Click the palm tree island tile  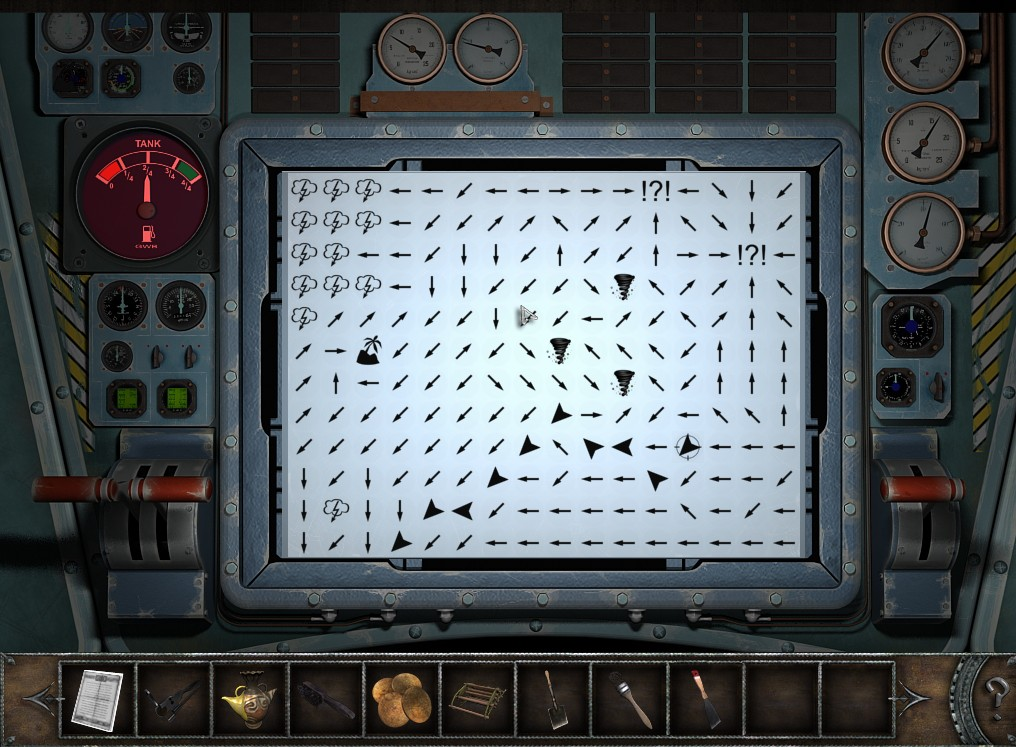(369, 350)
